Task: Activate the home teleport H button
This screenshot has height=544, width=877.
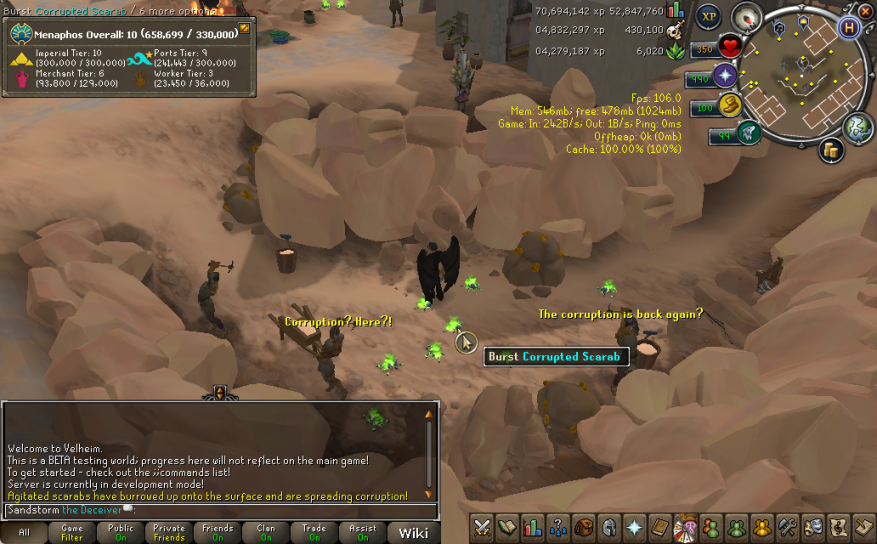Action: point(849,28)
